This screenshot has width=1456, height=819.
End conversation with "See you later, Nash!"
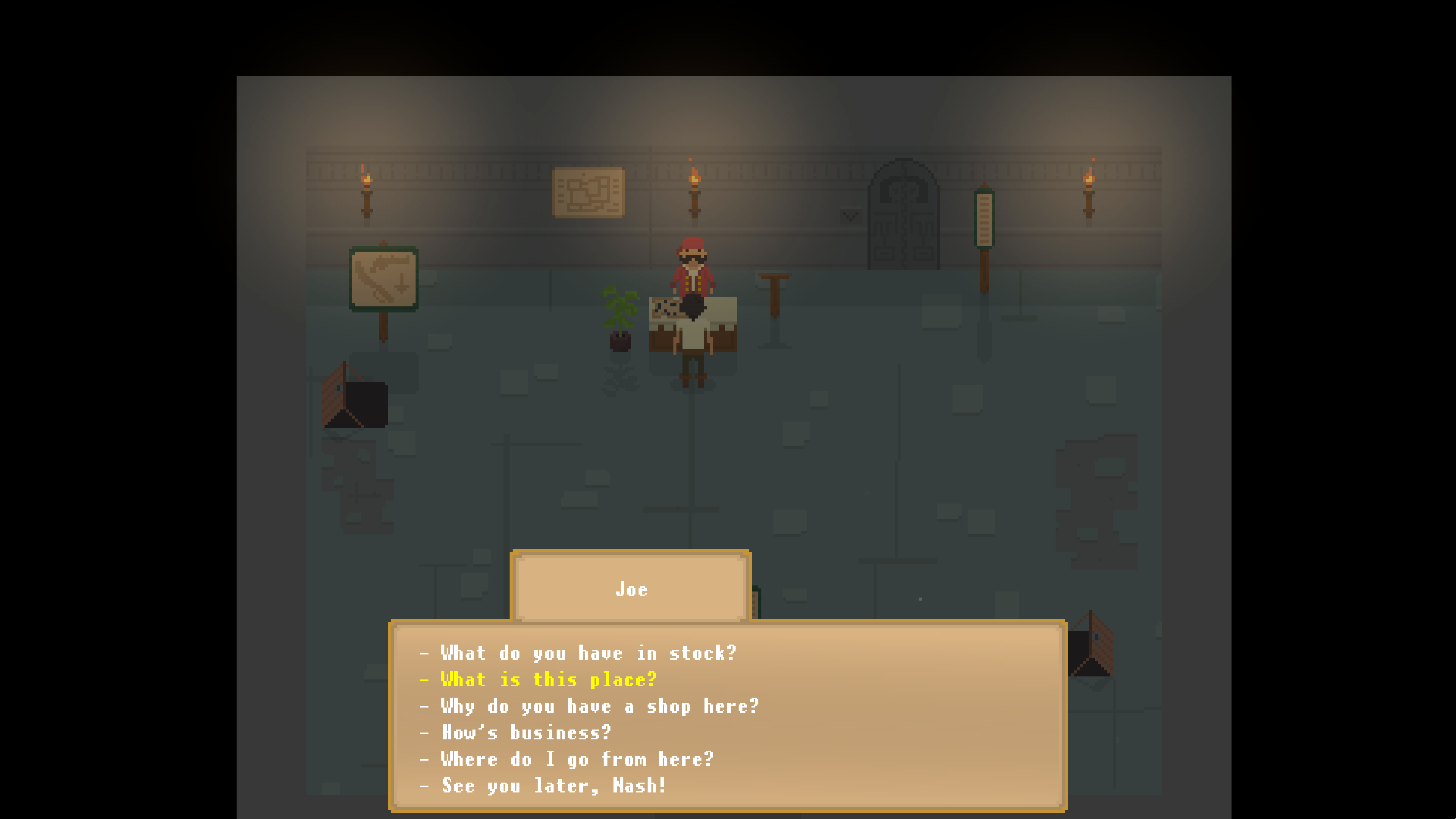[x=554, y=786]
